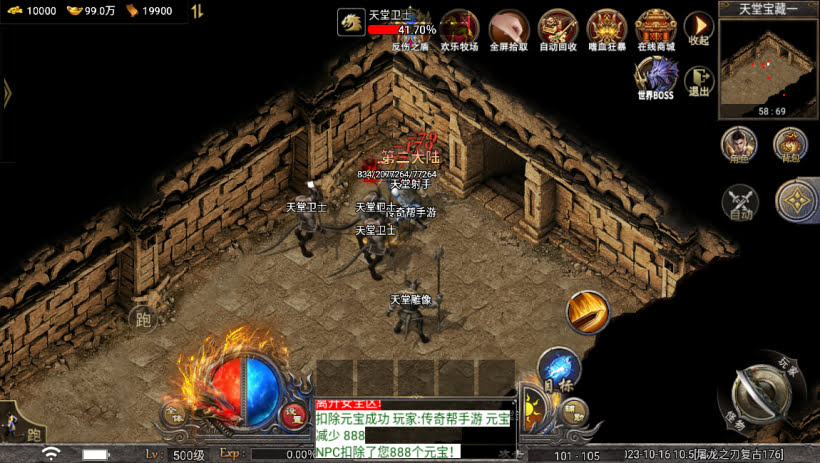Open the red 设置 settings button

point(293,414)
